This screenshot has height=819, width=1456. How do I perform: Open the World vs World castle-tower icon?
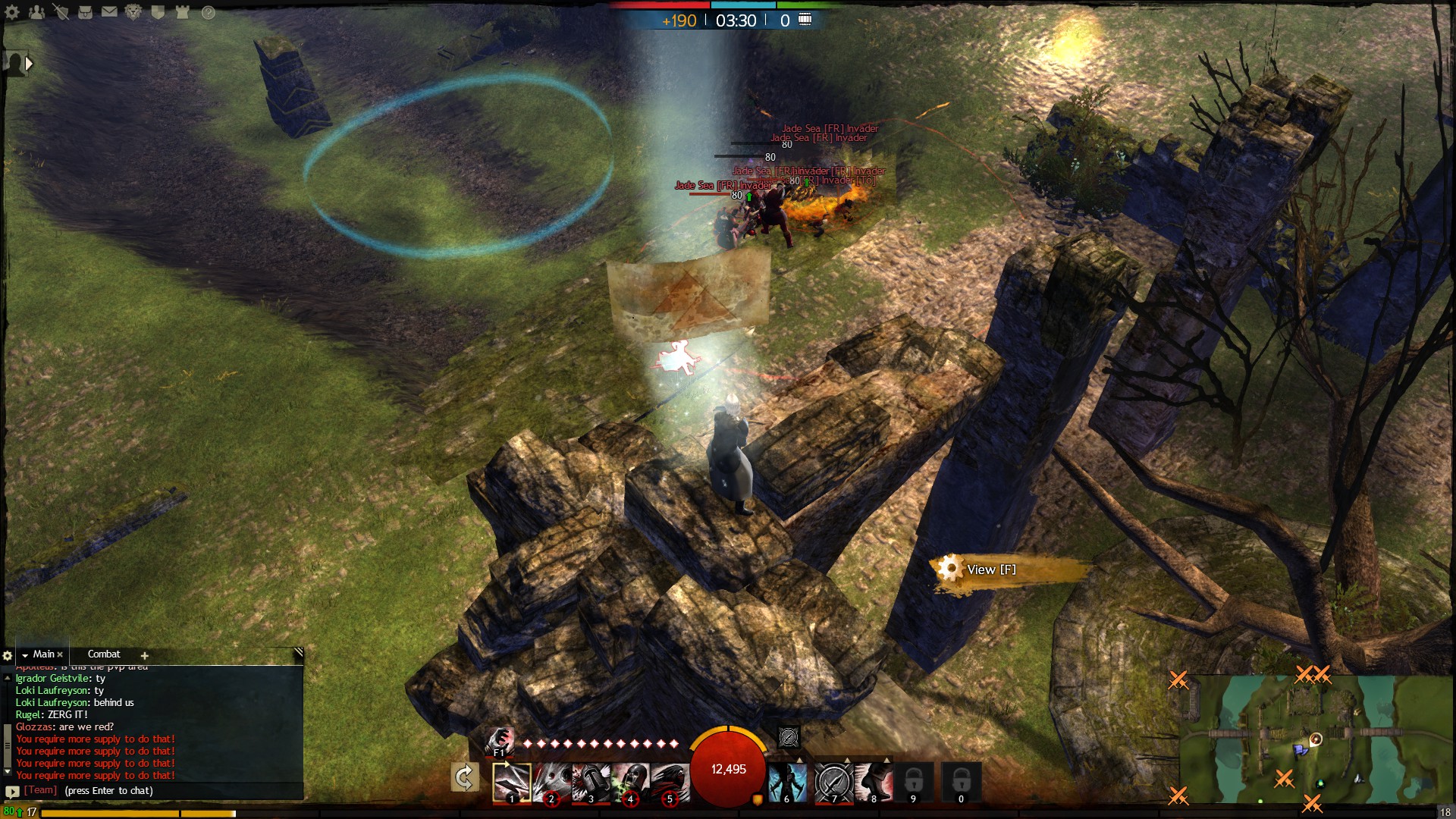(182, 12)
